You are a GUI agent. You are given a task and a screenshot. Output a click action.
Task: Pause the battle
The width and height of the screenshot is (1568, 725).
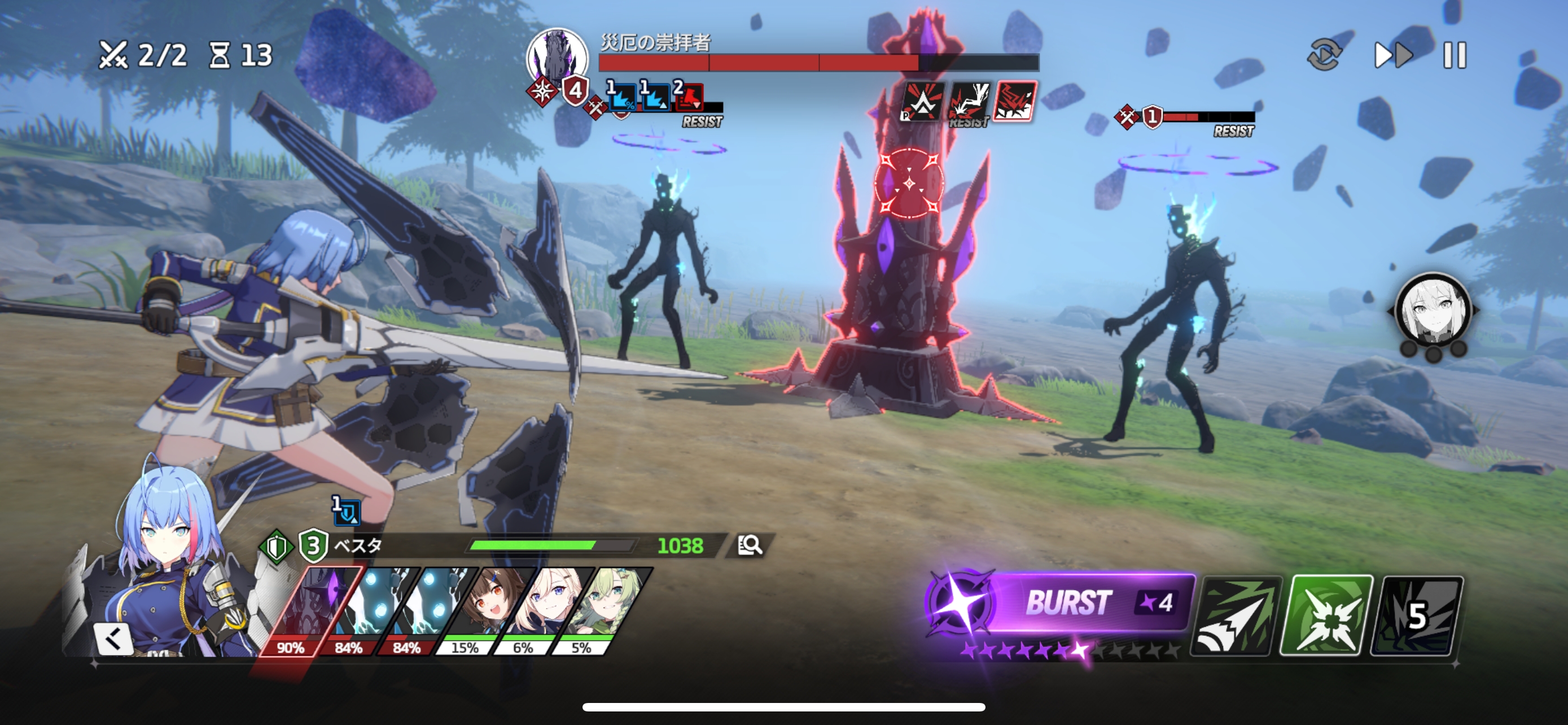tap(1454, 55)
